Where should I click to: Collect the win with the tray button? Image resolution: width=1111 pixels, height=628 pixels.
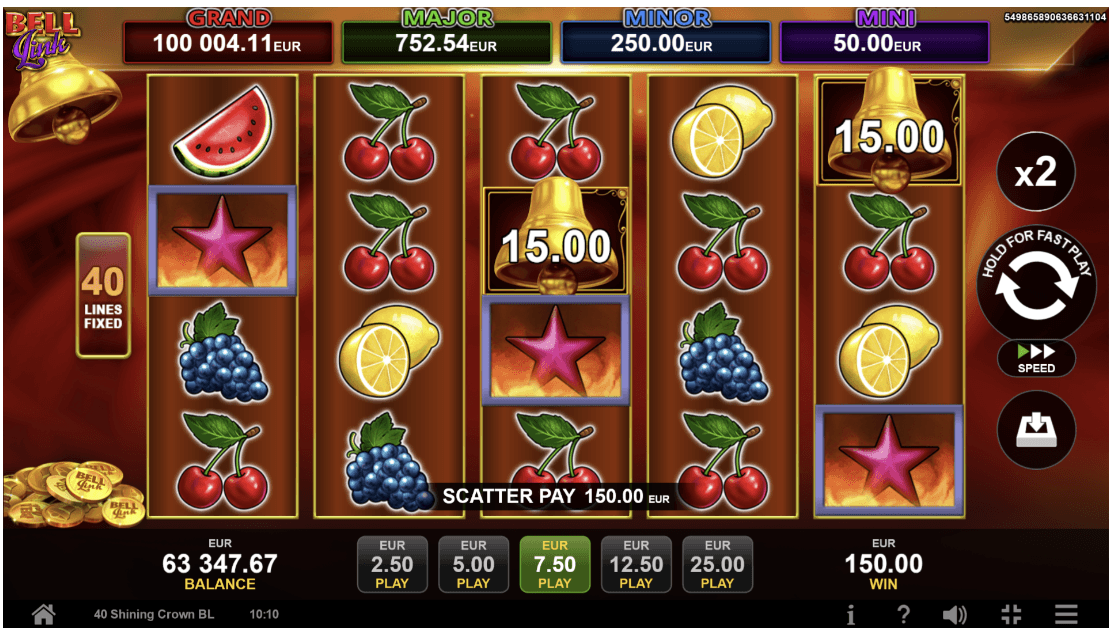point(1036,430)
